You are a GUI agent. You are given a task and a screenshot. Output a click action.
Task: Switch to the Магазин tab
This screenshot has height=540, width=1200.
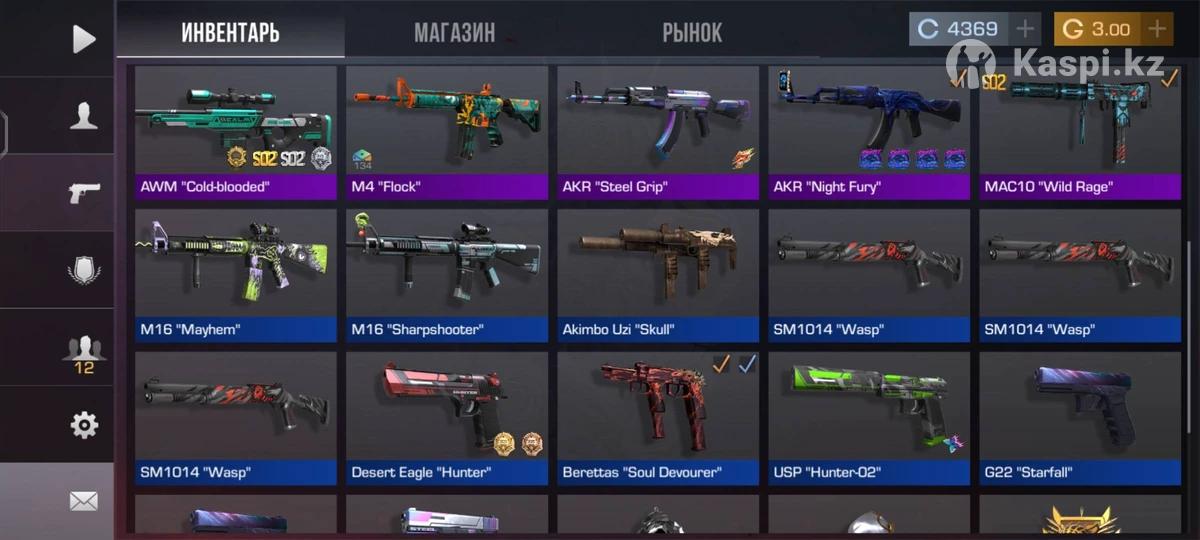pyautogui.click(x=454, y=32)
